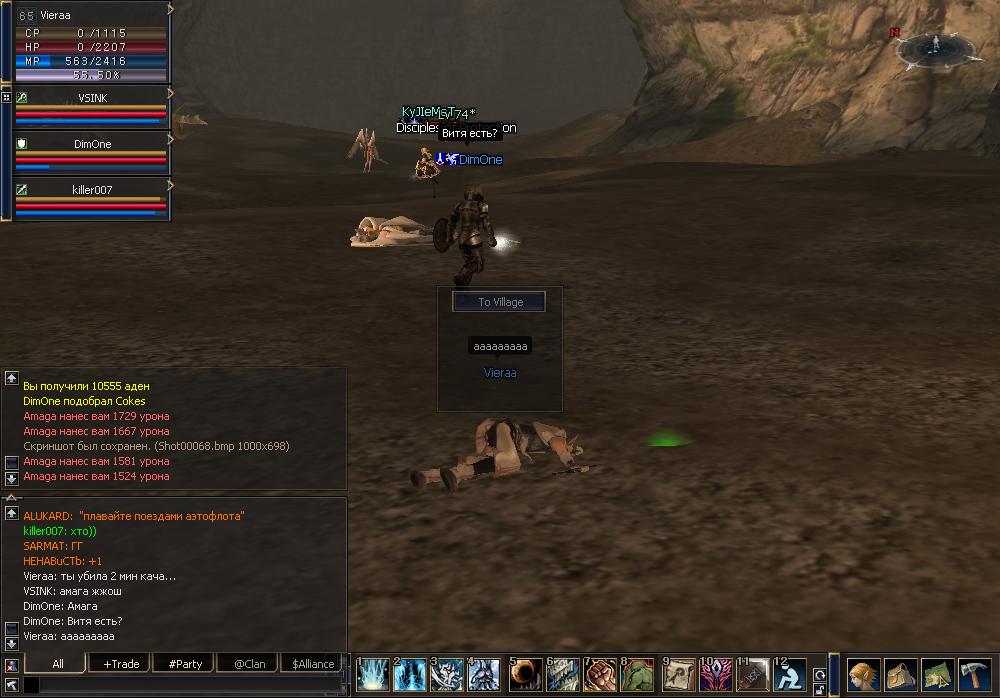
Task: Use the scroll item in slot 9
Action: pyautogui.click(x=679, y=675)
